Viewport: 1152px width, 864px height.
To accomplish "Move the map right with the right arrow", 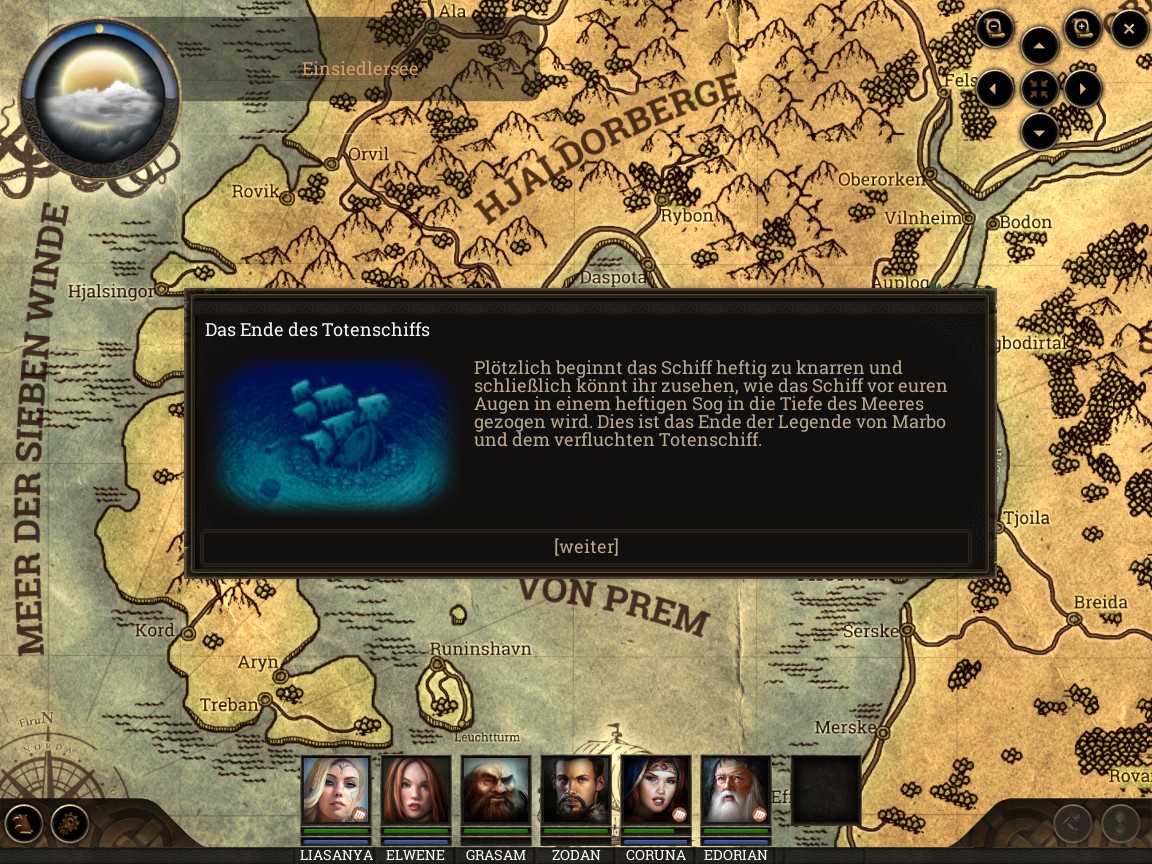I will [1083, 89].
